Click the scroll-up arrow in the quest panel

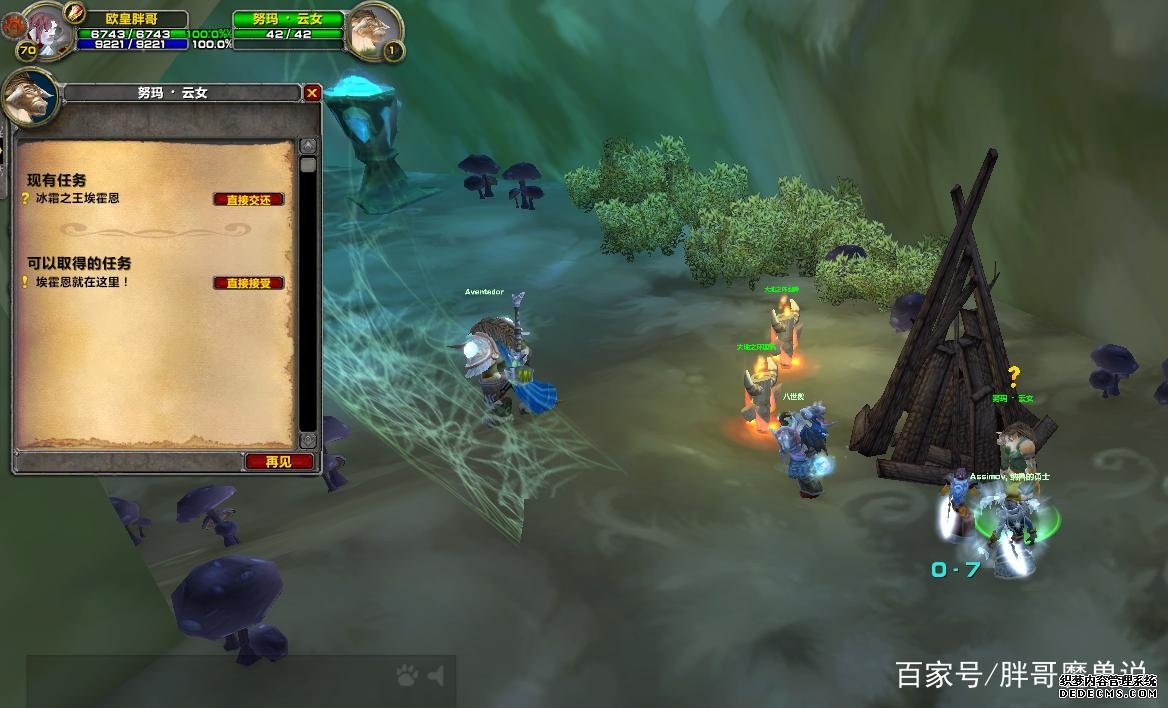pos(308,146)
